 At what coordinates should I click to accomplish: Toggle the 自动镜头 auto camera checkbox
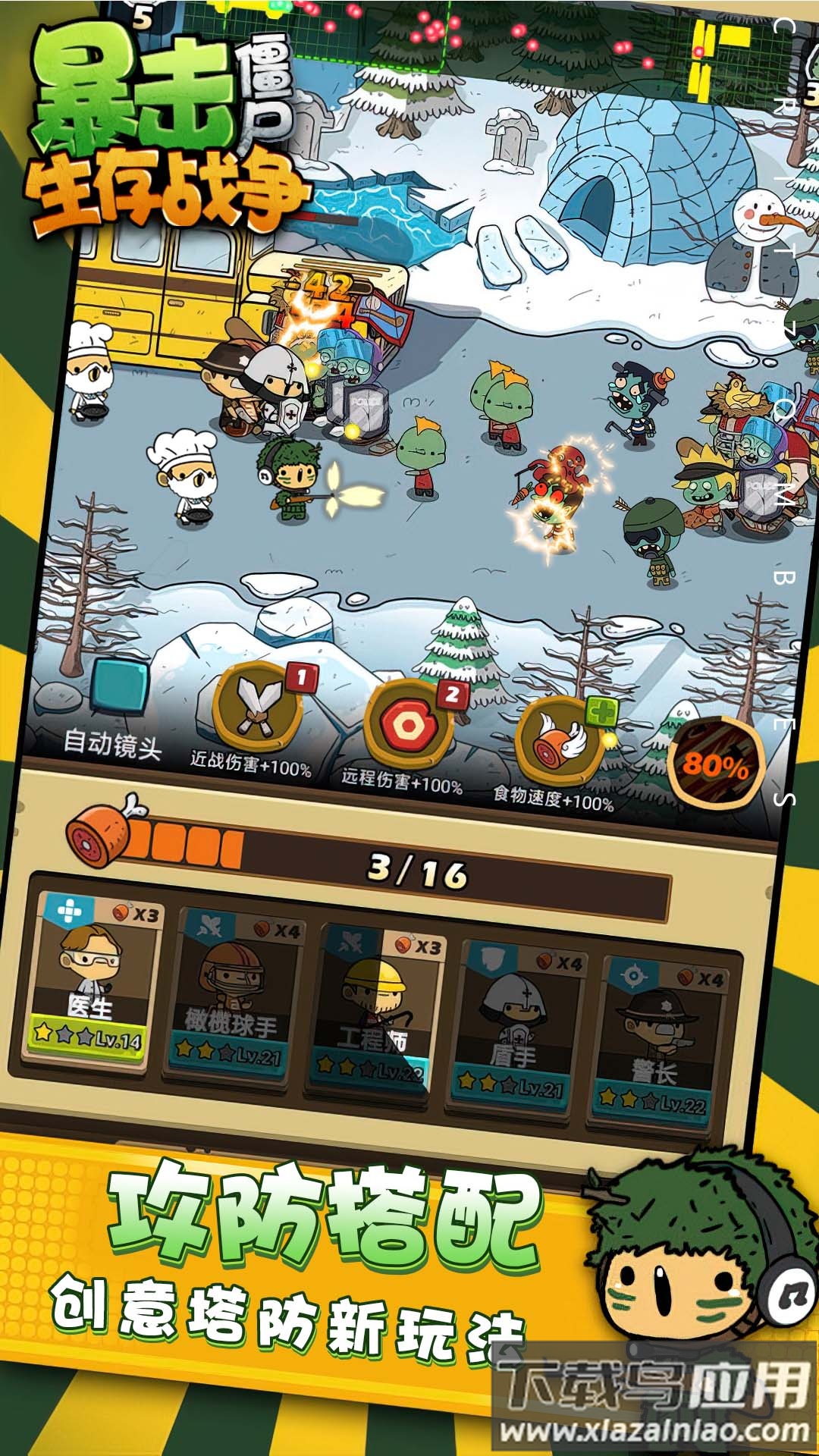119,686
